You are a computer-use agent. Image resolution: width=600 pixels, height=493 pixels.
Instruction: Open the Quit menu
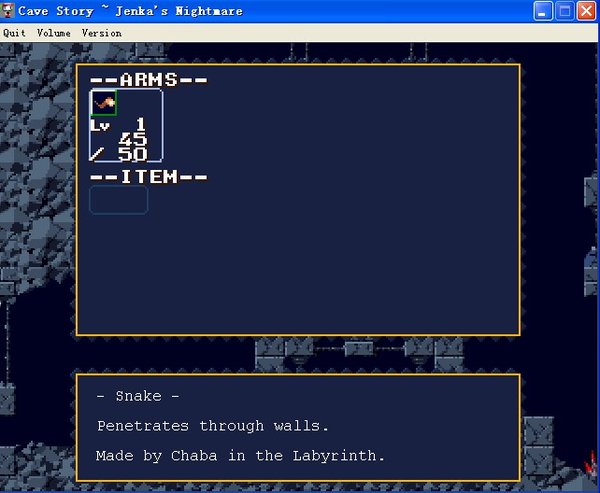pos(14,33)
